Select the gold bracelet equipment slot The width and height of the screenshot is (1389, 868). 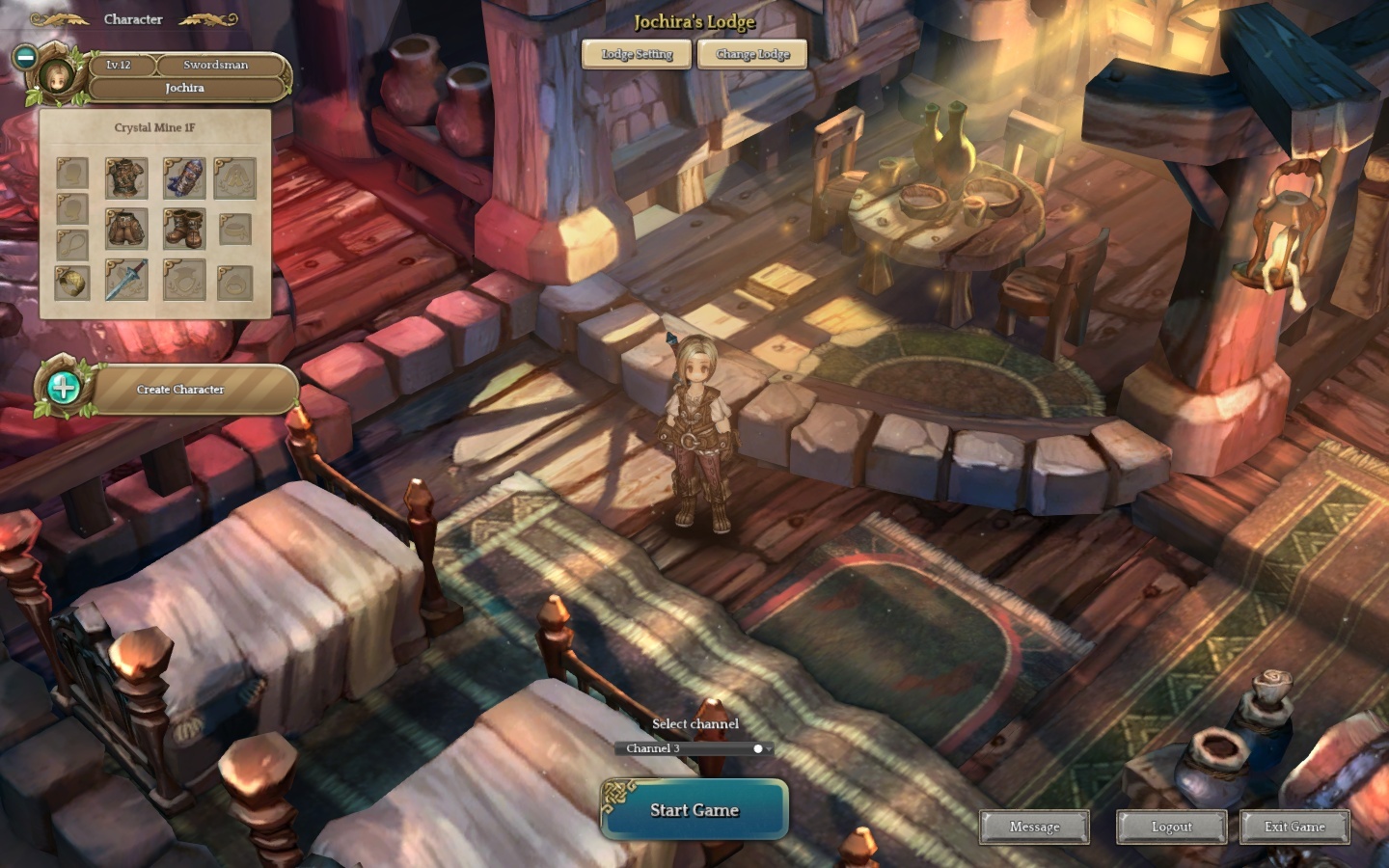coord(72,282)
